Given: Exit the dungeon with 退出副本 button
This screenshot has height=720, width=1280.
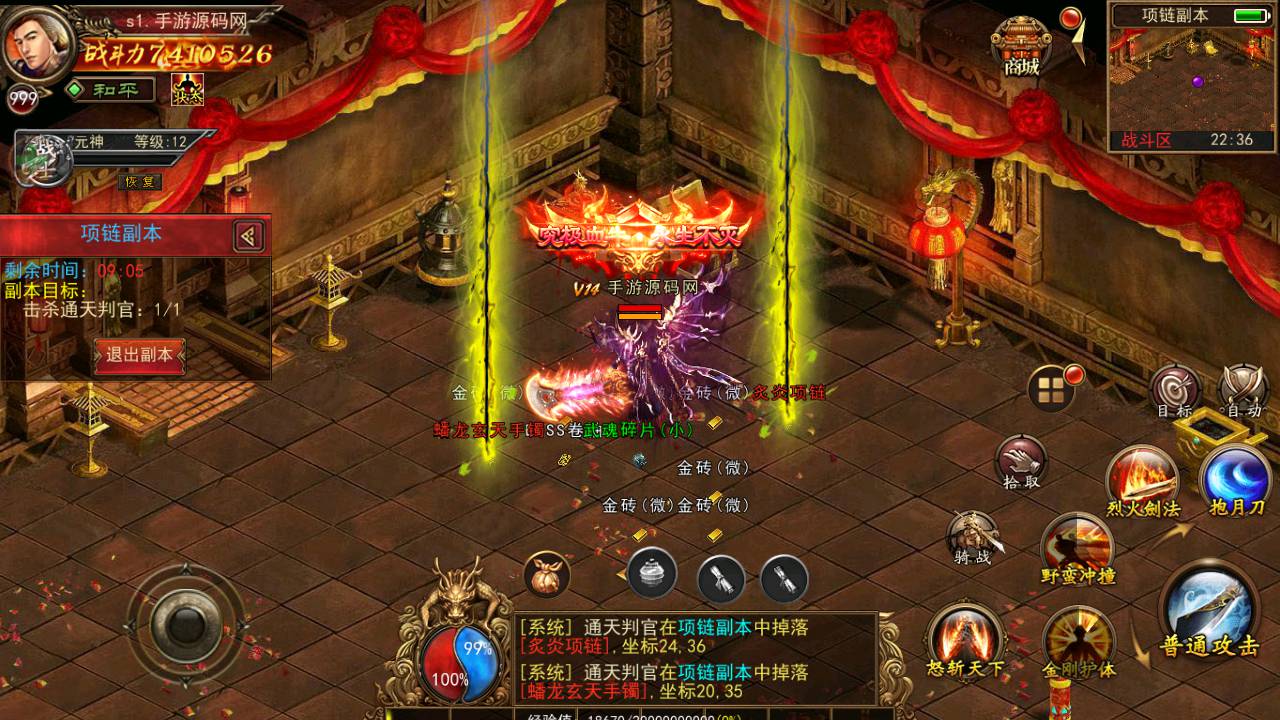Looking at the screenshot, I should coord(139,355).
